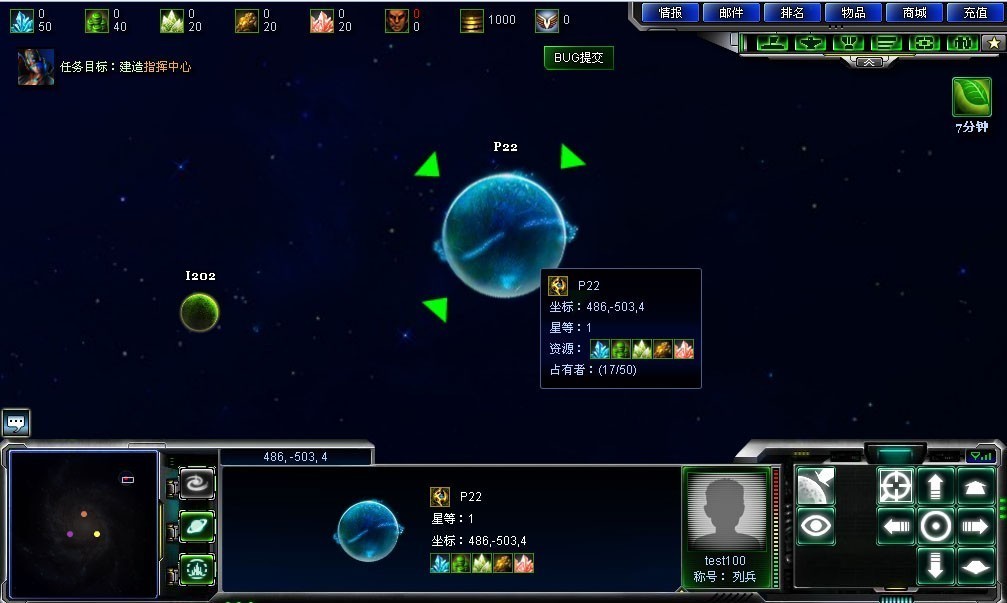
Task: Click the test100 player portrait
Action: pyautogui.click(x=726, y=509)
